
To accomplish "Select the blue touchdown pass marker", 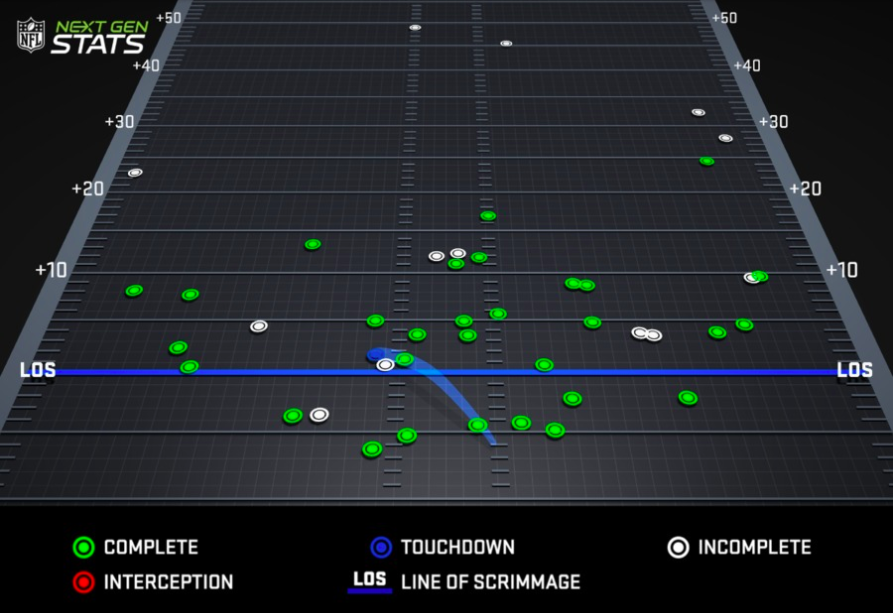I will coord(377,354).
